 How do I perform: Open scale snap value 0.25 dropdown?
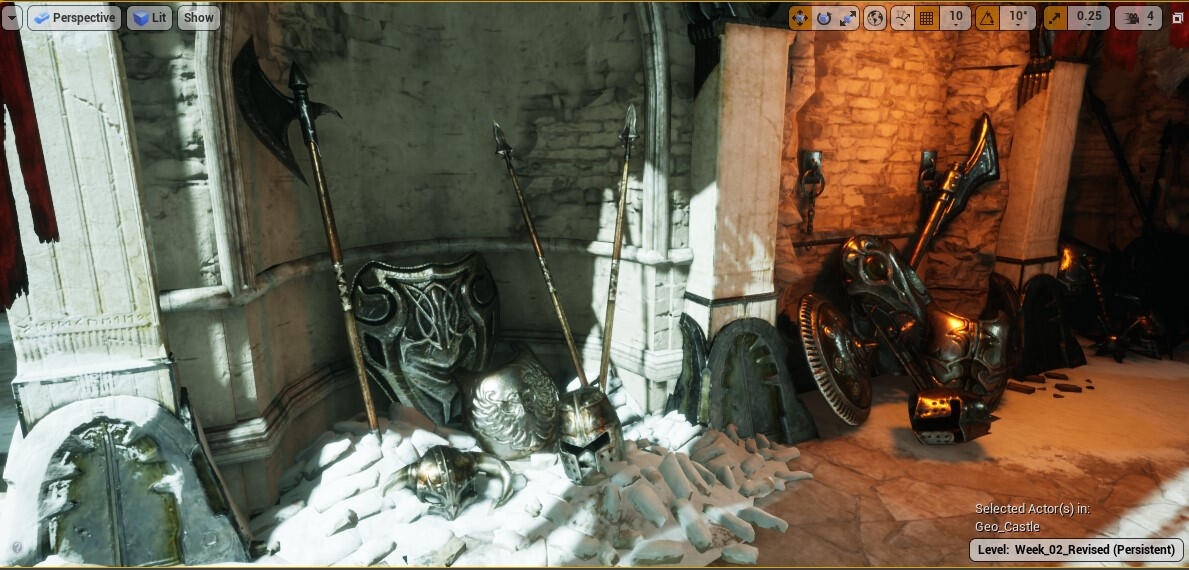pos(1088,18)
